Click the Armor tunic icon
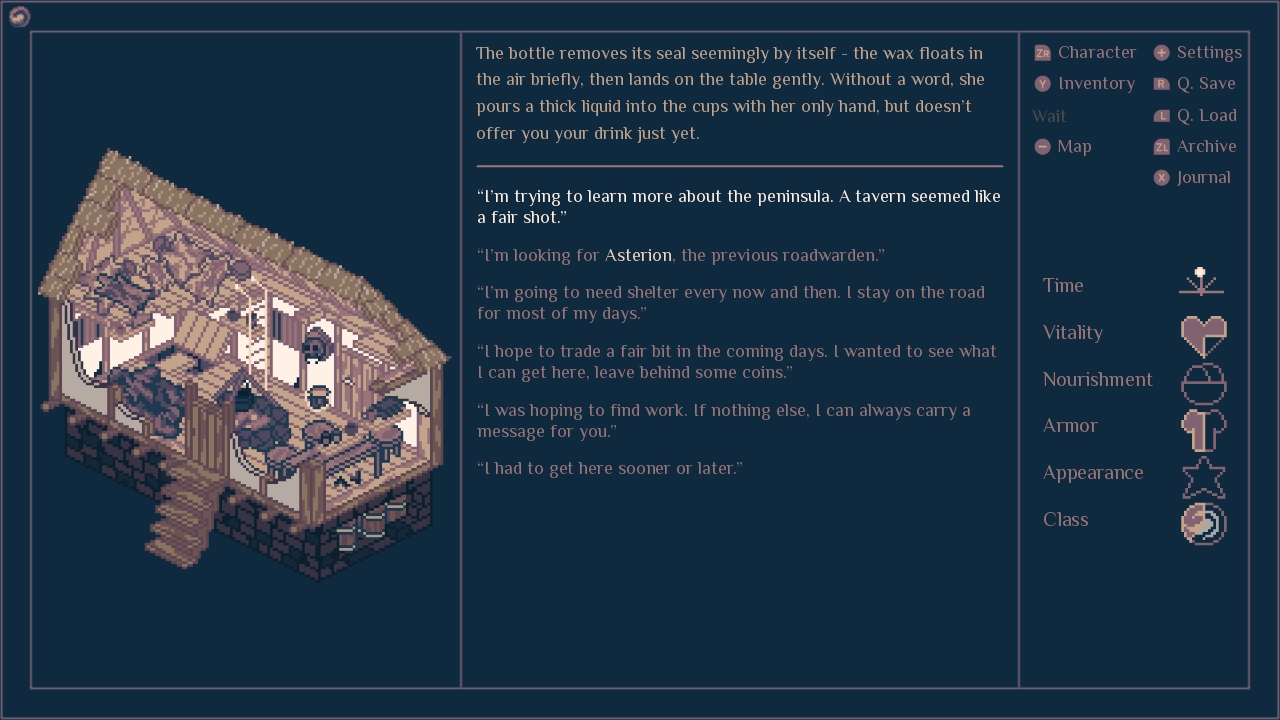The width and height of the screenshot is (1280, 720). (x=1203, y=429)
